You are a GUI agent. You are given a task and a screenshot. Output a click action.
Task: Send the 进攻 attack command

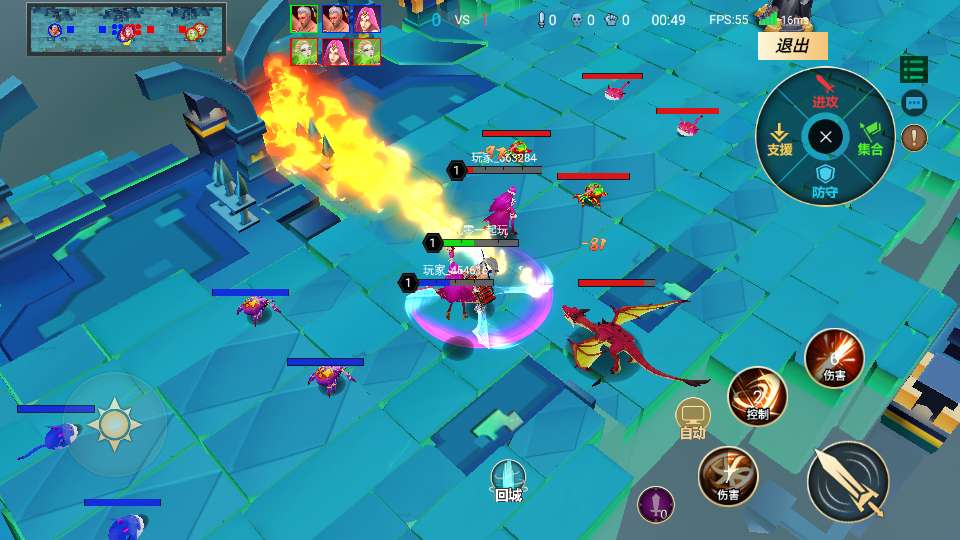click(x=825, y=92)
